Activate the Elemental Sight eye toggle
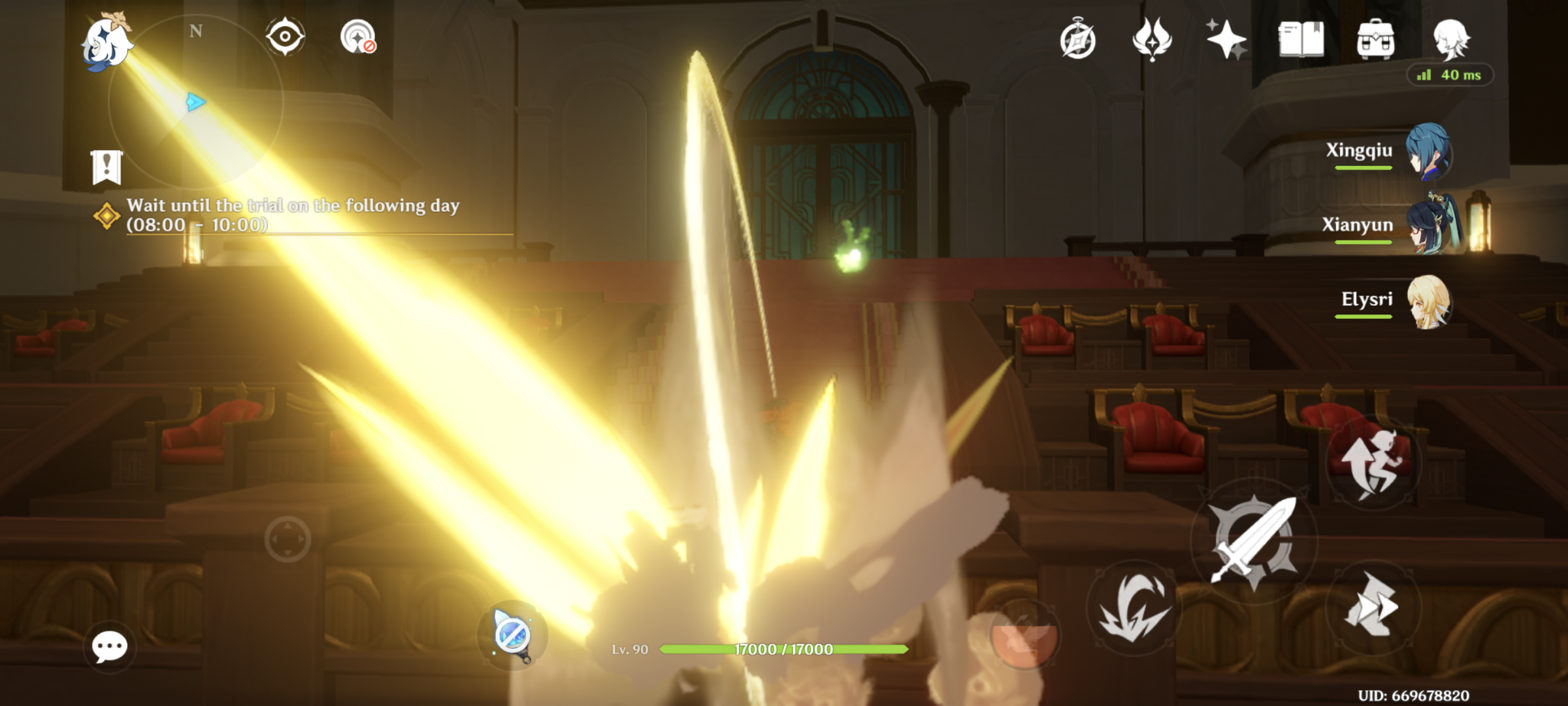 click(284, 37)
